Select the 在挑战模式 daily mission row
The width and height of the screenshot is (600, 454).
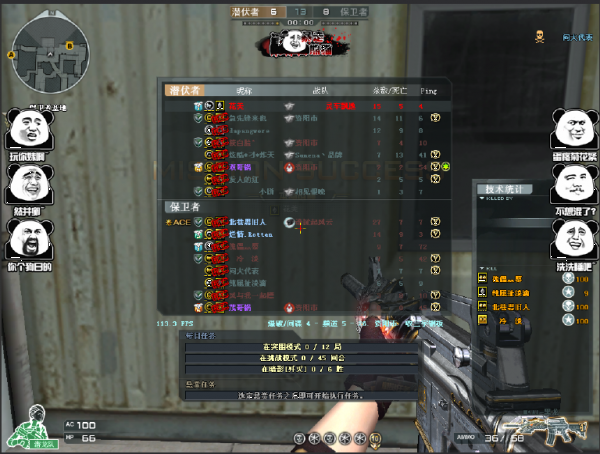[300, 357]
